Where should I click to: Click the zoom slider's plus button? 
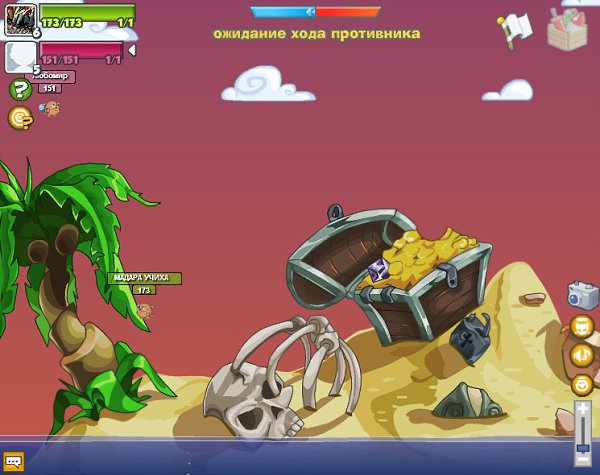coord(584,409)
